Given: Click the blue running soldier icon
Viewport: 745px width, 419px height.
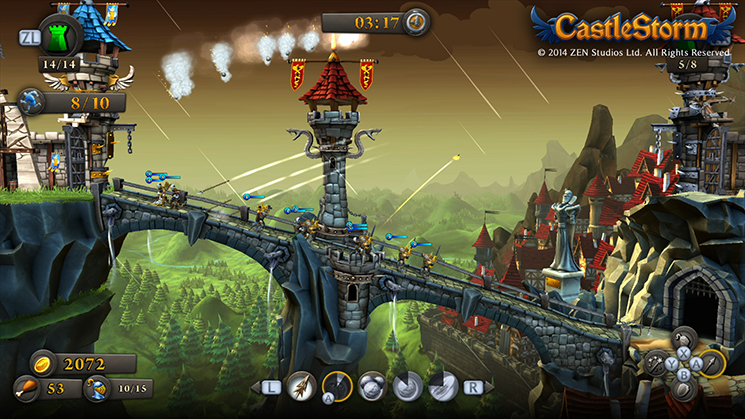Looking at the screenshot, I should [x=29, y=101].
